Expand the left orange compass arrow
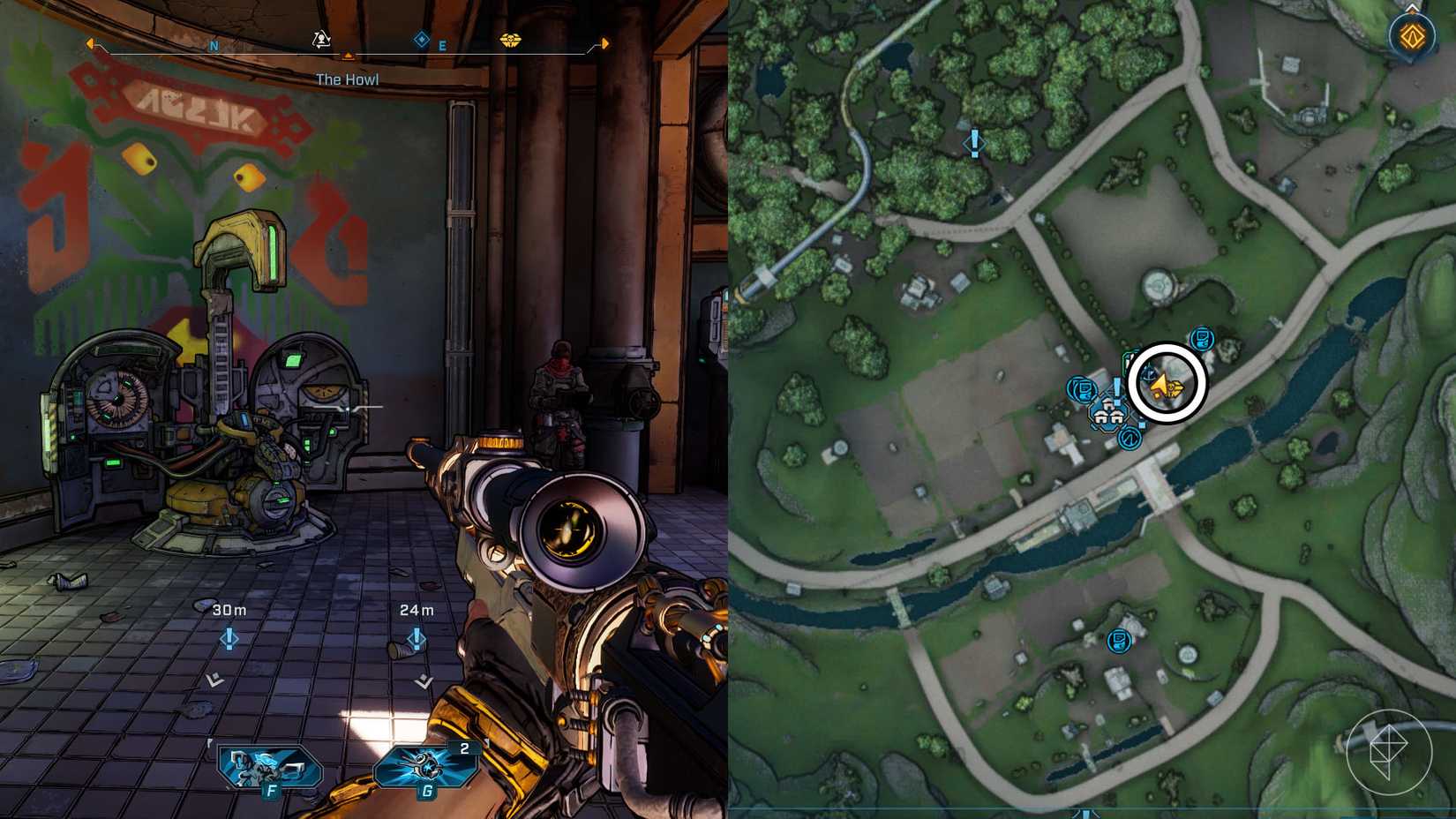 pos(89,42)
